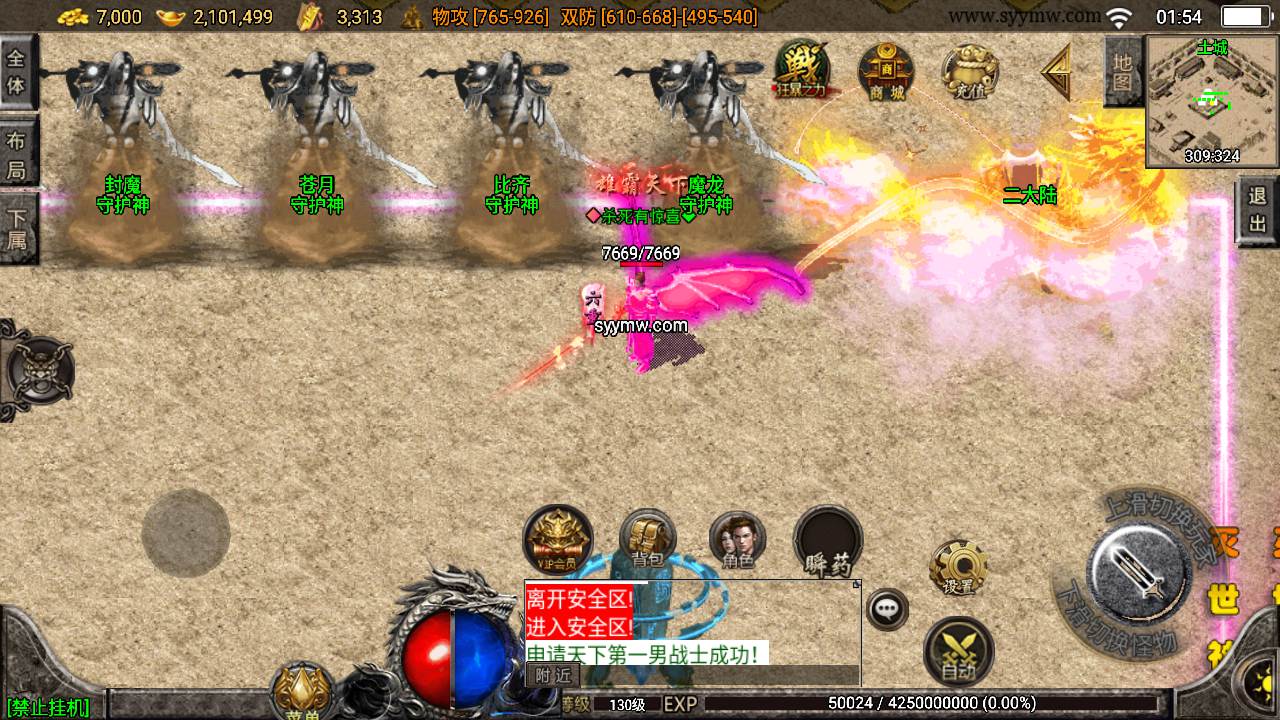Select the 布局 layout button
This screenshot has height=720, width=1280.
pos(17,155)
